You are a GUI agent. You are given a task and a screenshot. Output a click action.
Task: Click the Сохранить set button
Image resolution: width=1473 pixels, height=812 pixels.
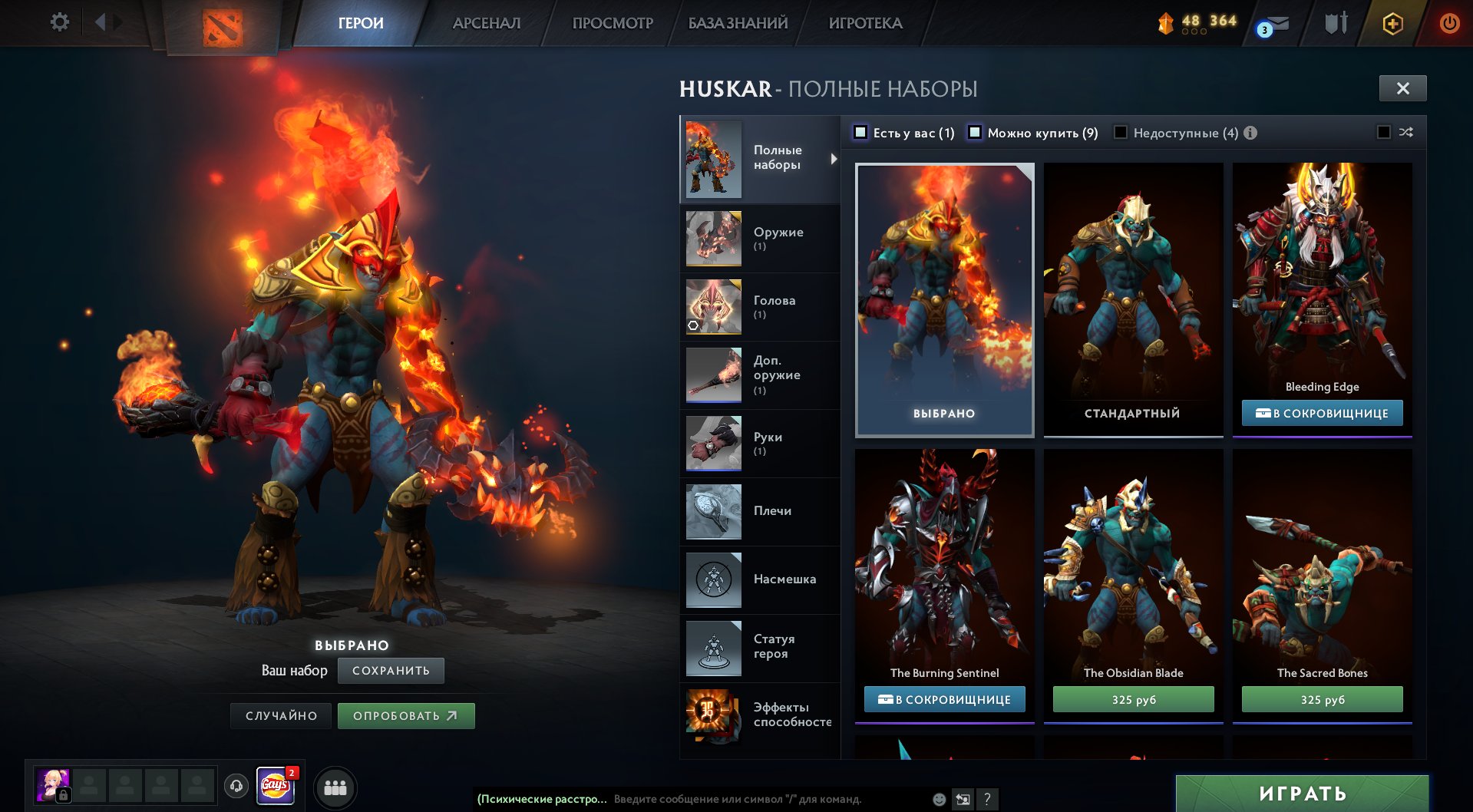[391, 671]
